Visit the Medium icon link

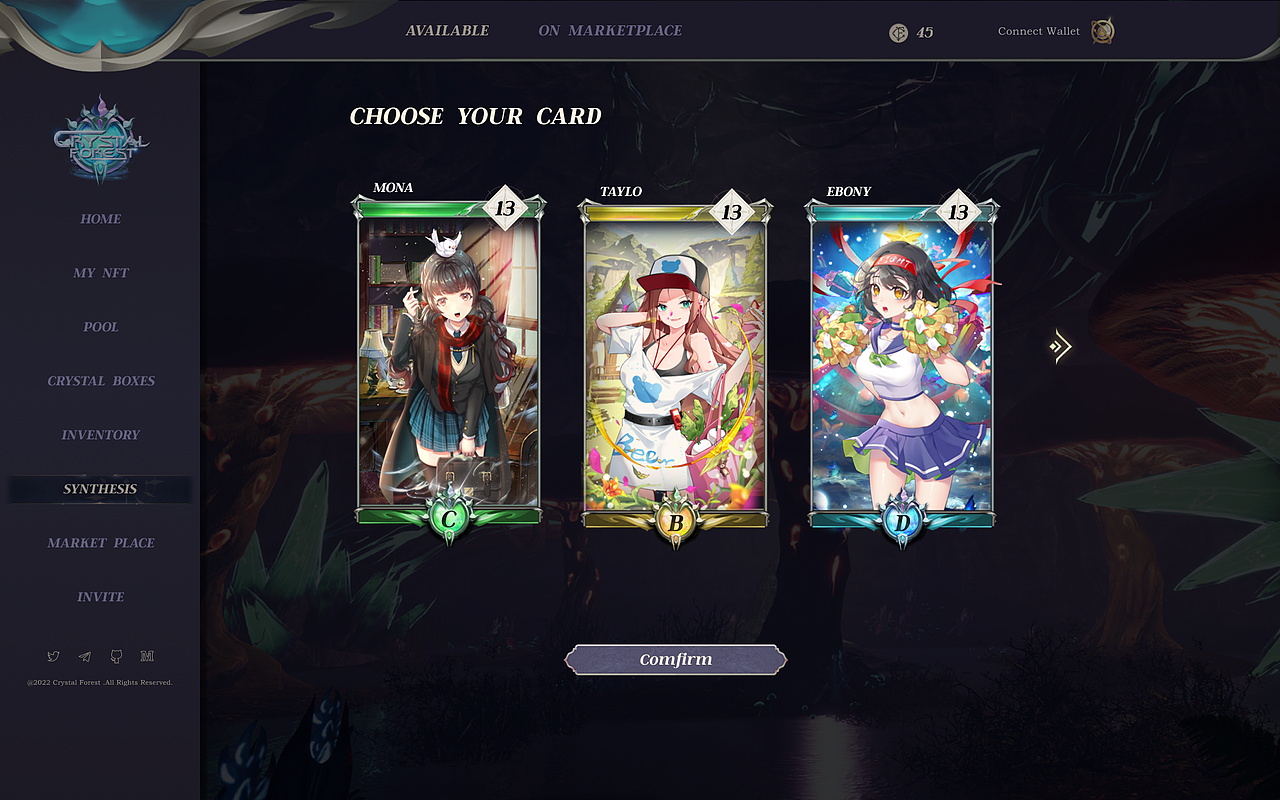coord(148,655)
